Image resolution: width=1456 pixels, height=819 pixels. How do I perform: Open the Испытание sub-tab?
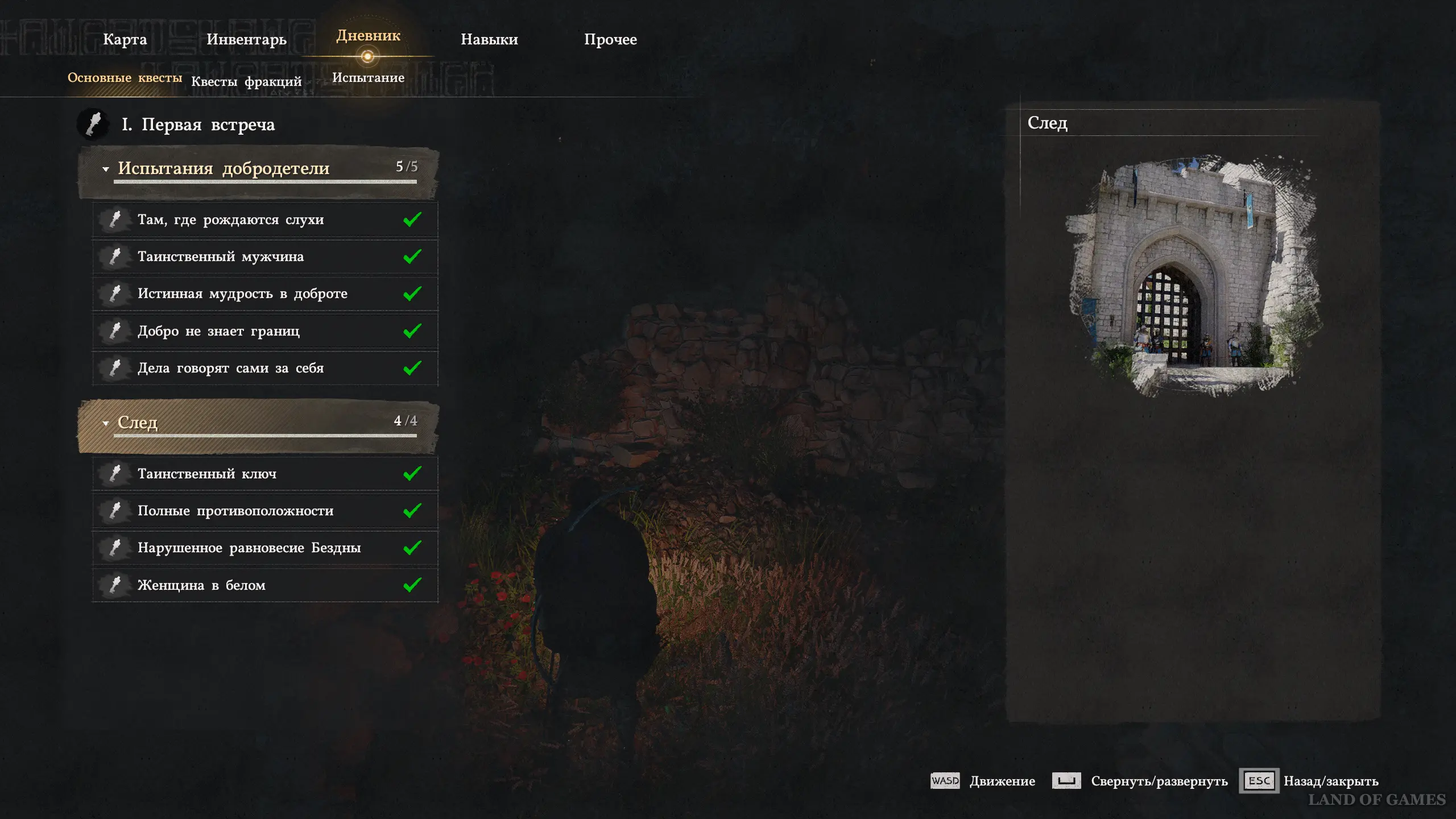tap(368, 77)
